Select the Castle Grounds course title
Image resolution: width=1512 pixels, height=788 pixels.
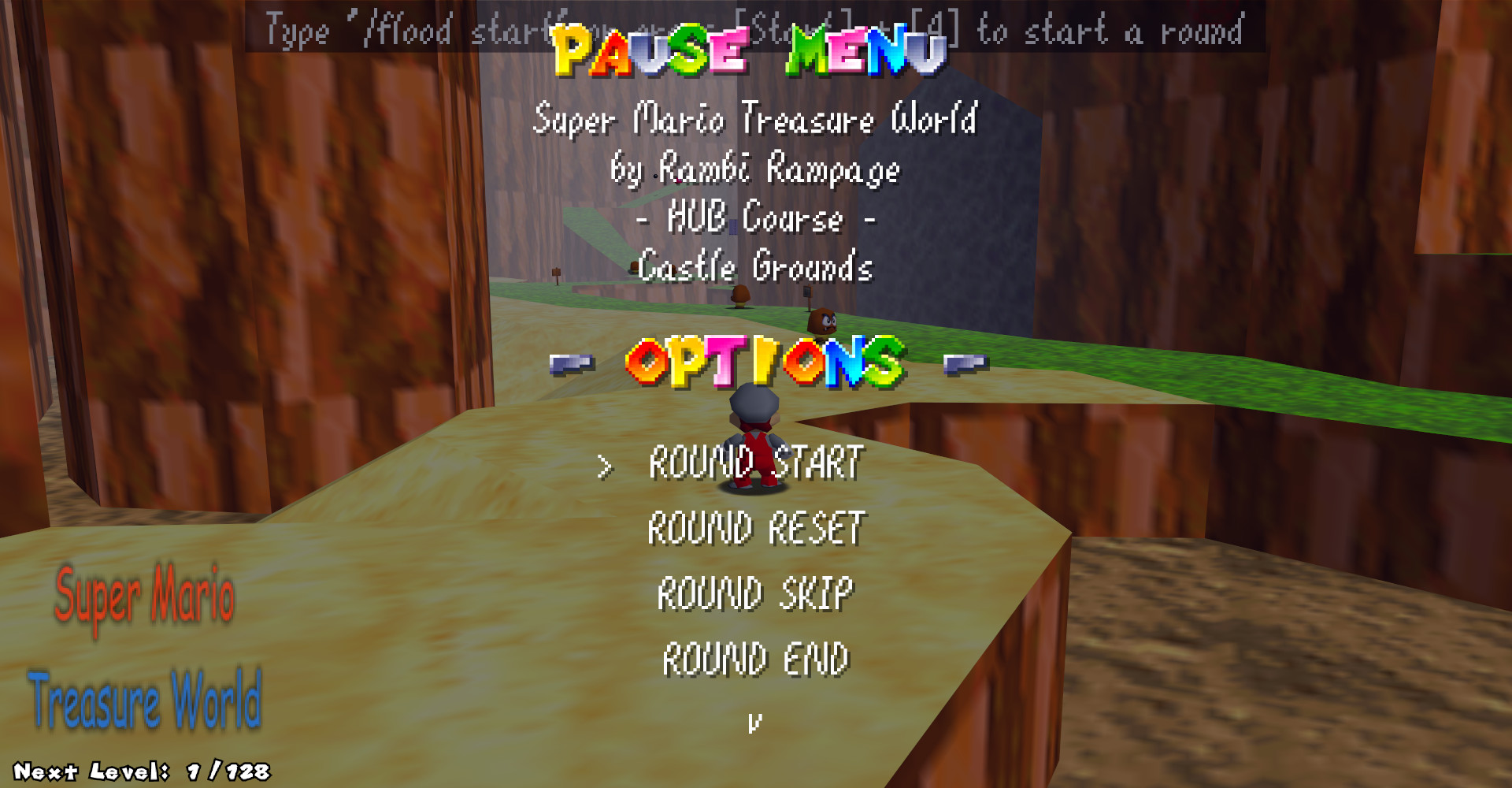(x=754, y=268)
